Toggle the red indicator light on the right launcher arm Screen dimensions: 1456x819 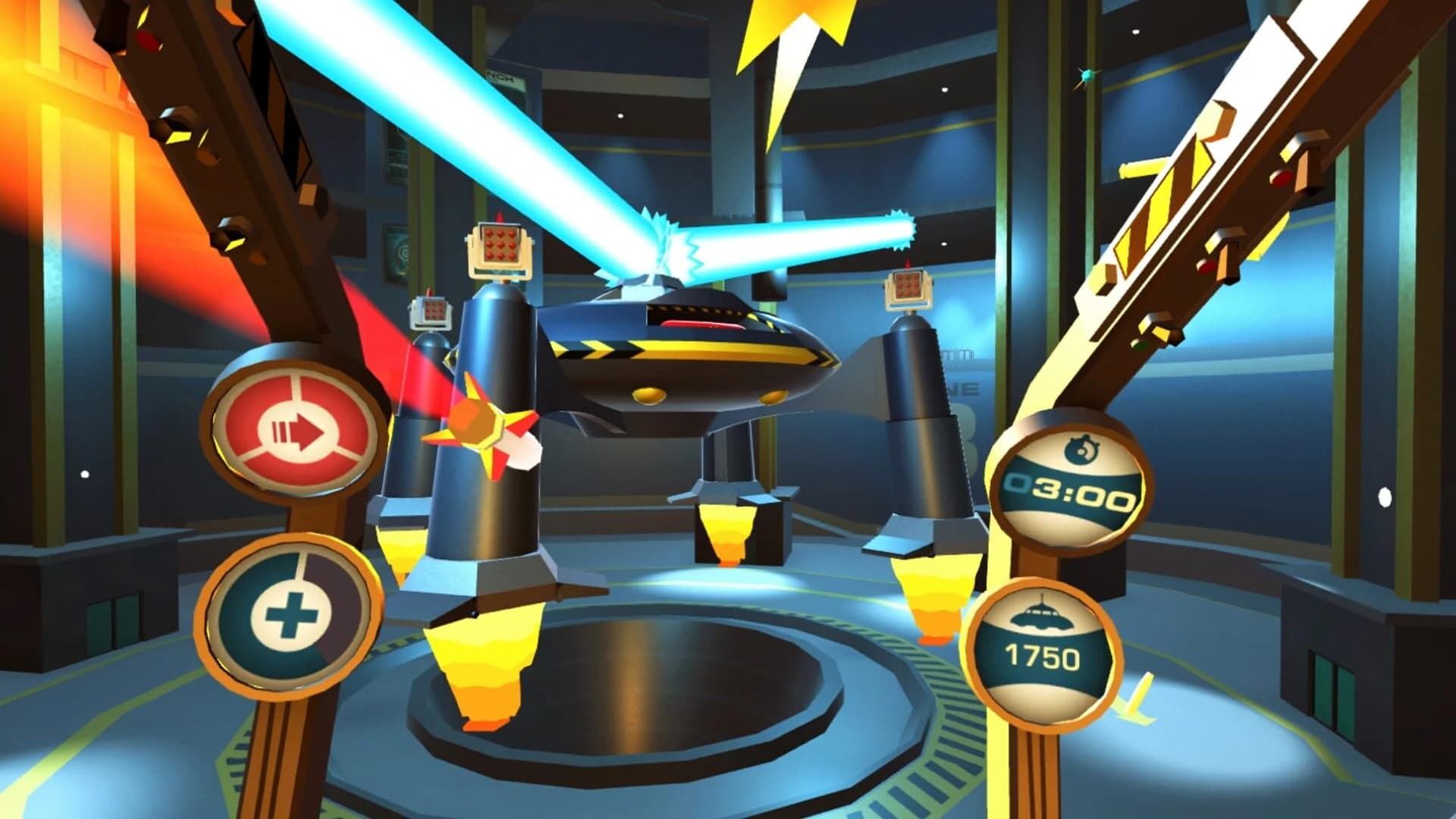pos(1283,177)
